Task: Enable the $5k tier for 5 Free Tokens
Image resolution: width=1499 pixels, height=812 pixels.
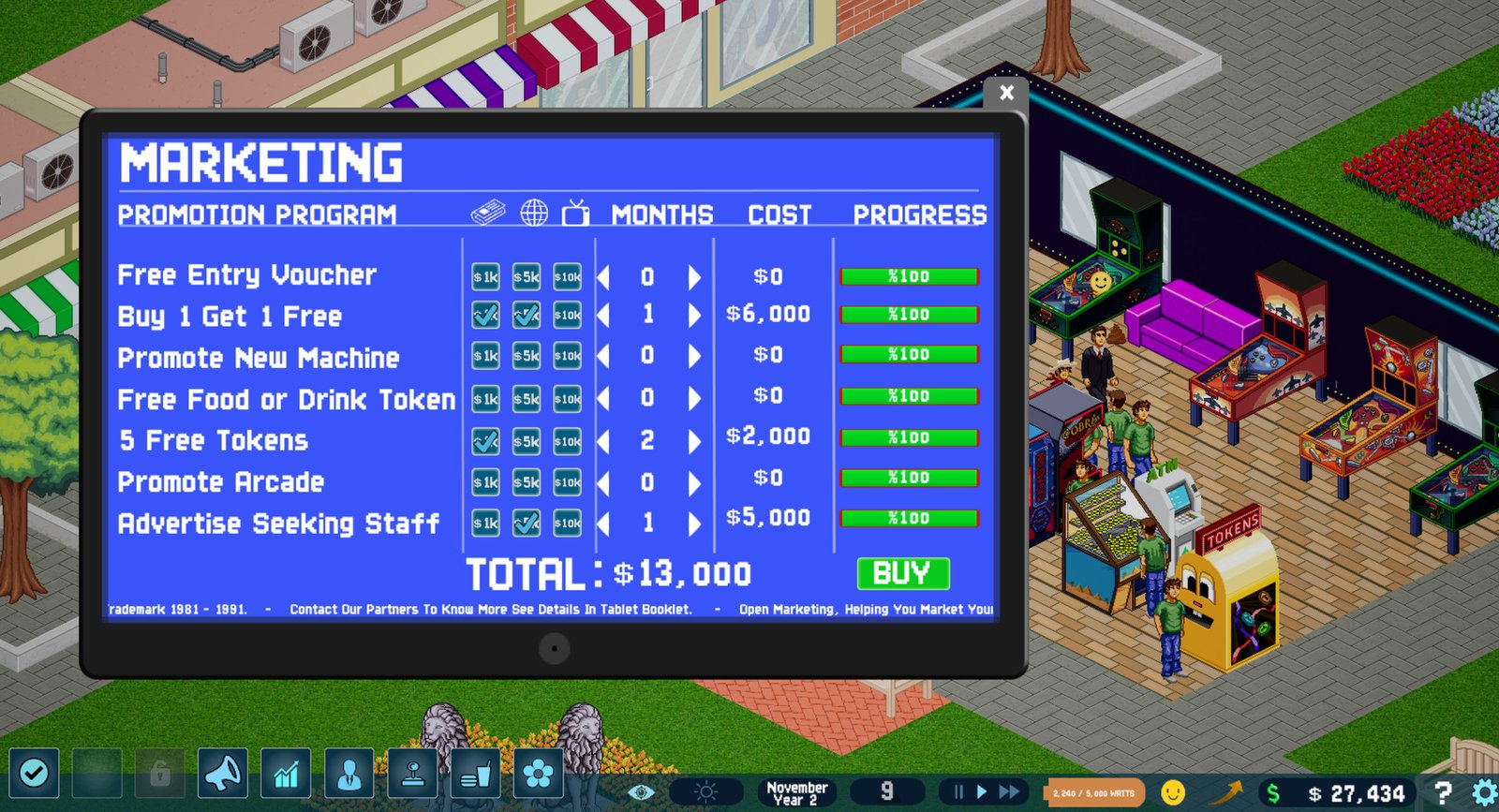Action: point(525,441)
